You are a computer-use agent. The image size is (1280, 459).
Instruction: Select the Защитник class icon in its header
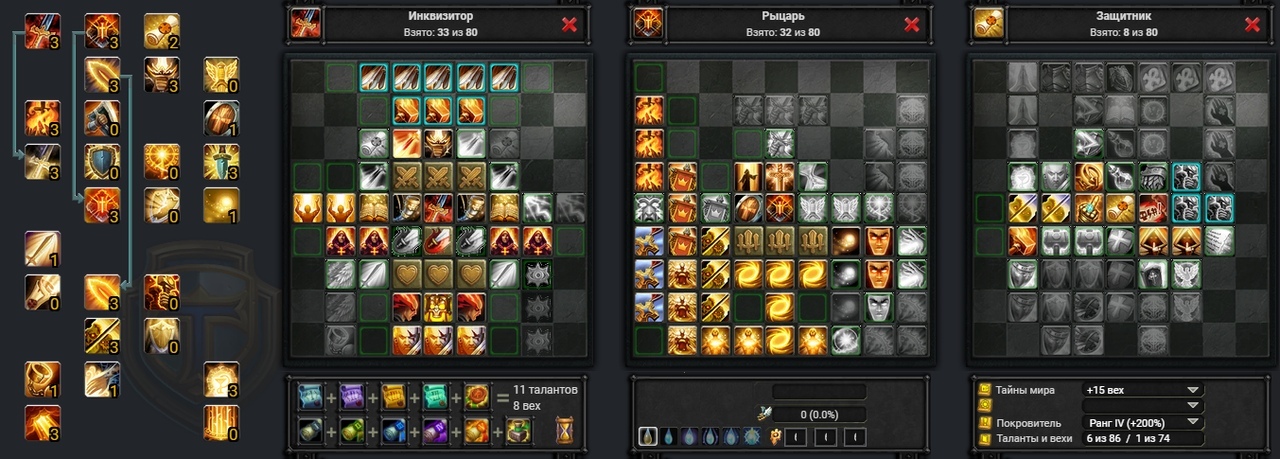989,23
